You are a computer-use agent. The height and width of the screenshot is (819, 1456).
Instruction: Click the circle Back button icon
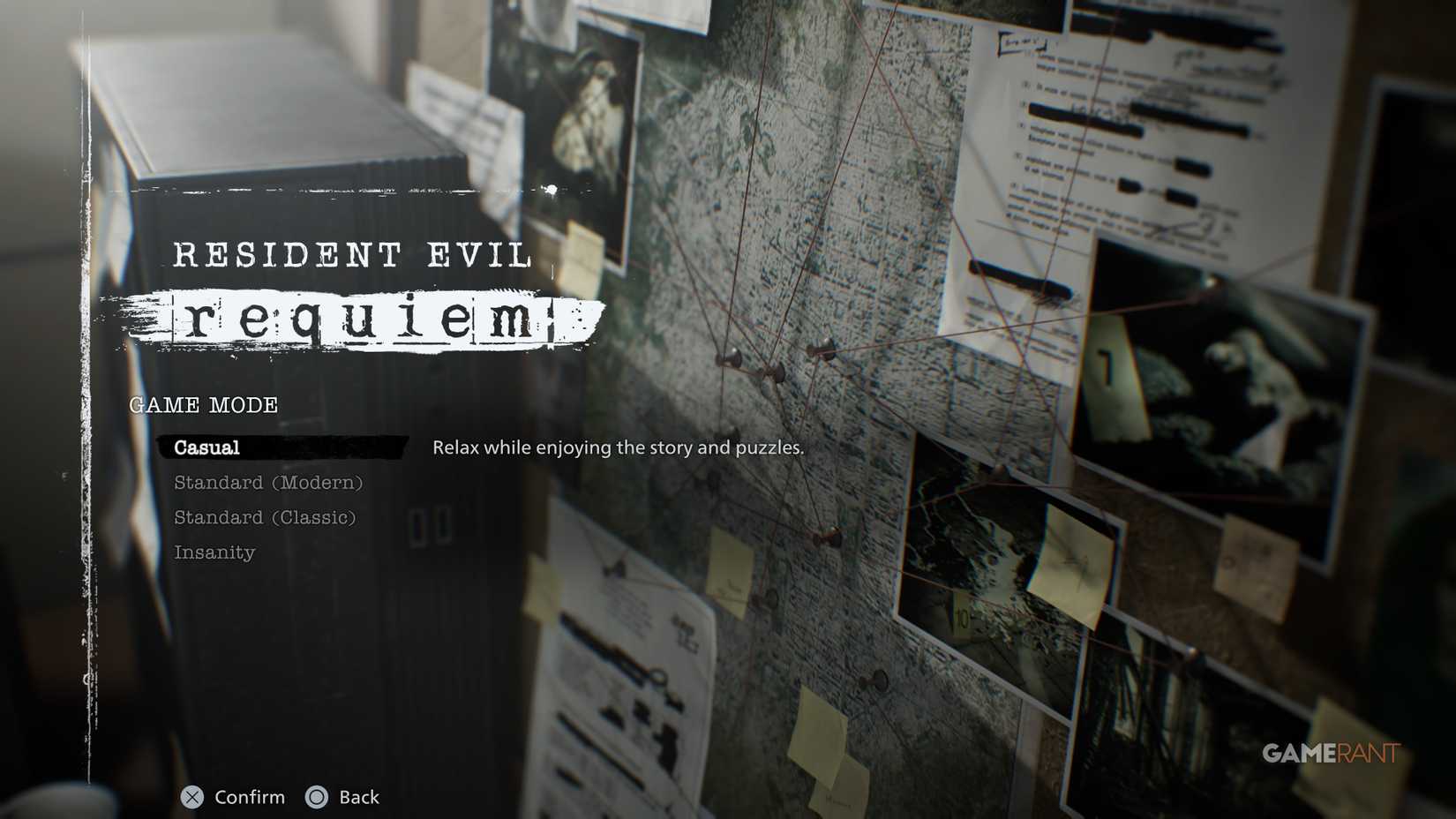click(x=315, y=798)
